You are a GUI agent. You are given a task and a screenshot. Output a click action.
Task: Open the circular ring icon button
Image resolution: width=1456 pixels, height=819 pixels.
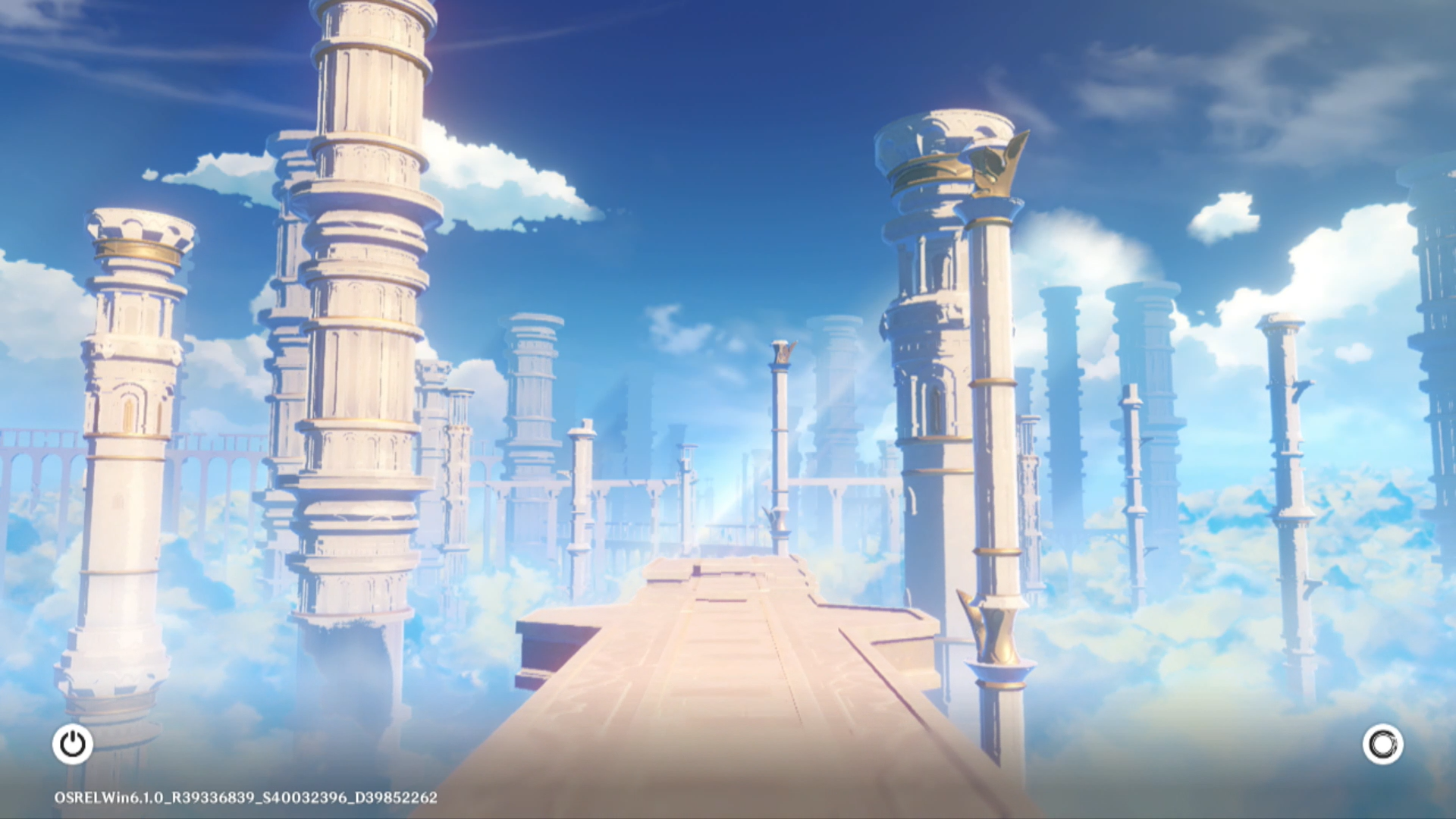[1382, 744]
